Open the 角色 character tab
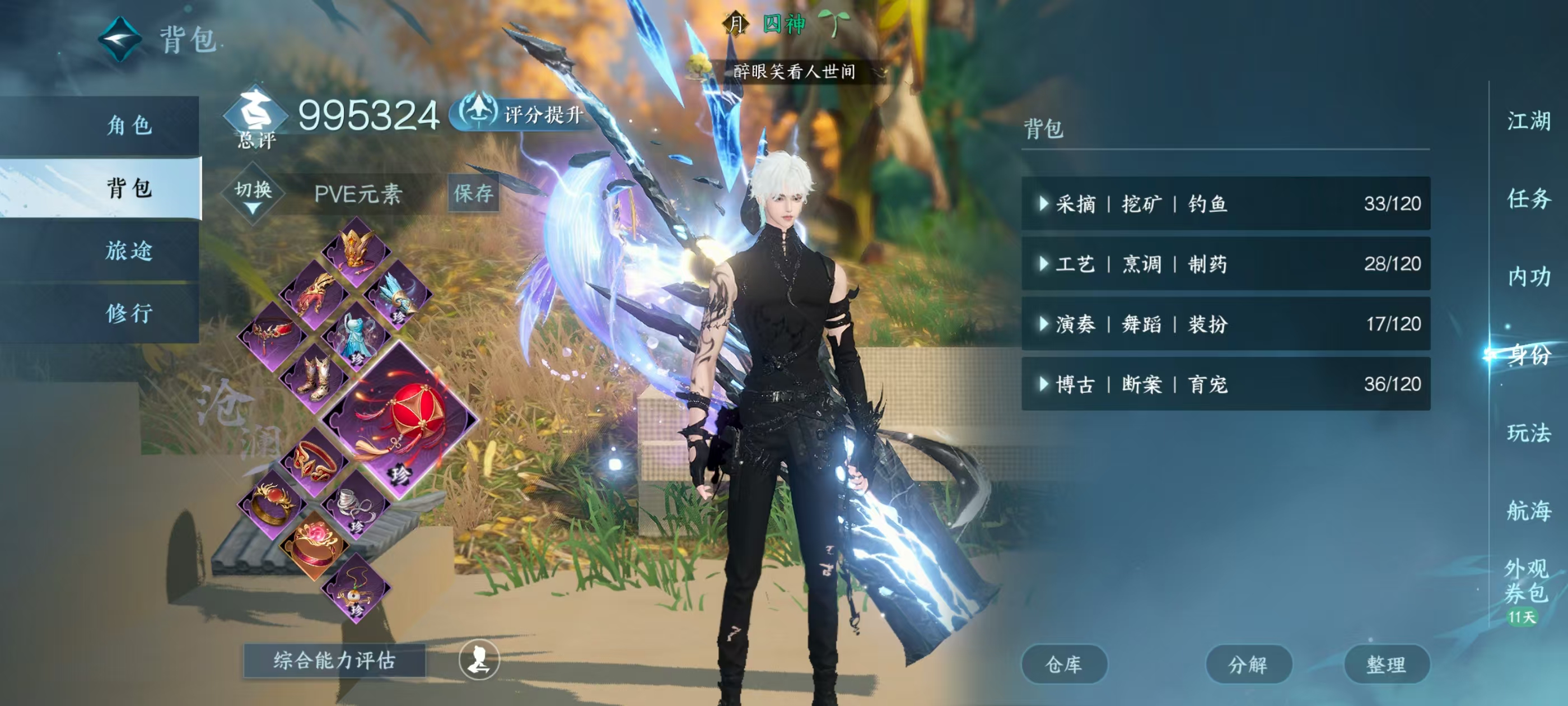 [129, 126]
